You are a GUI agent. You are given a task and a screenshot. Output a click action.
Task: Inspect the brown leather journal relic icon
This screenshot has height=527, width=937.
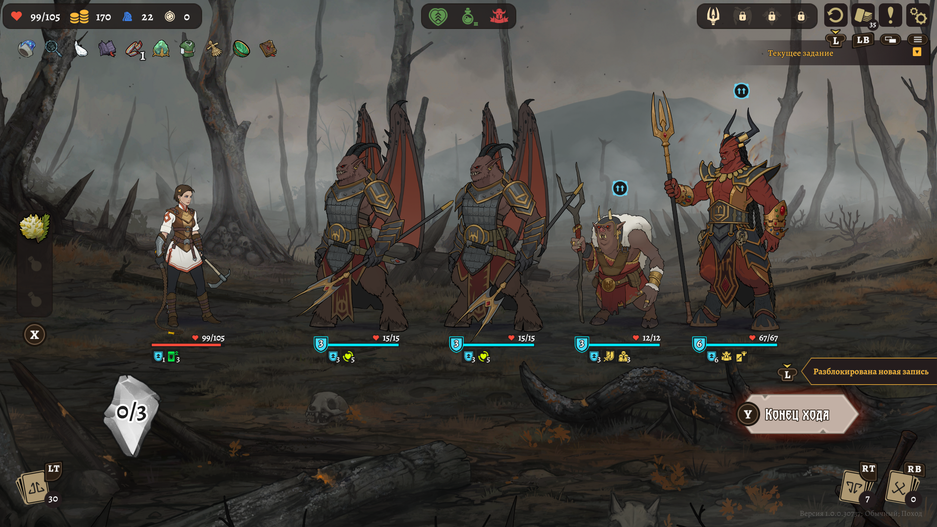[x=268, y=48]
